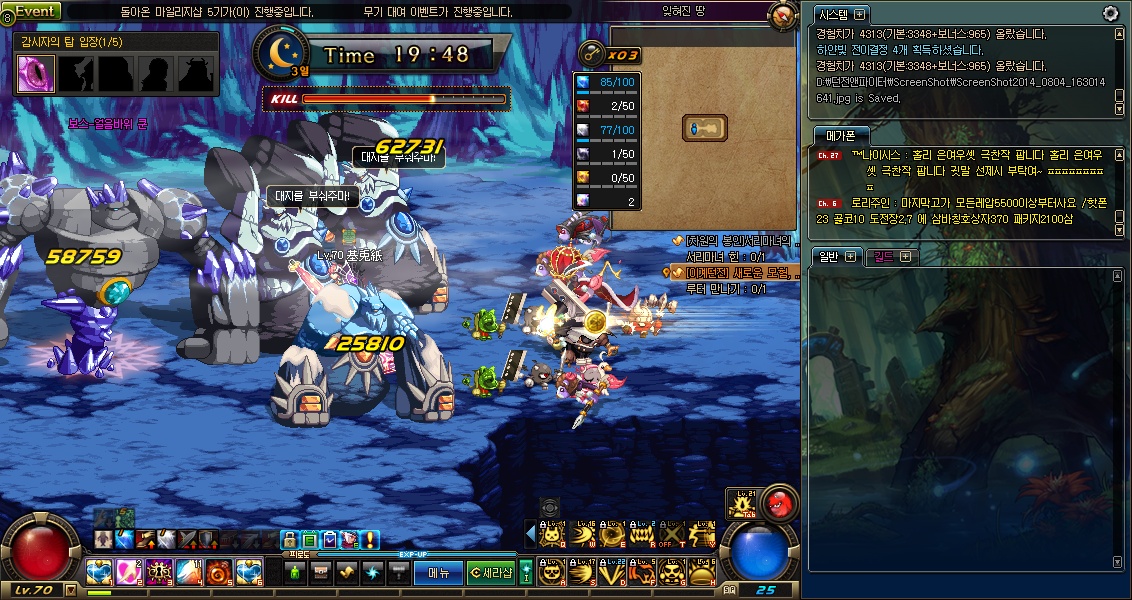Select the purple eye boss portrait
The image size is (1132, 600).
click(x=36, y=73)
